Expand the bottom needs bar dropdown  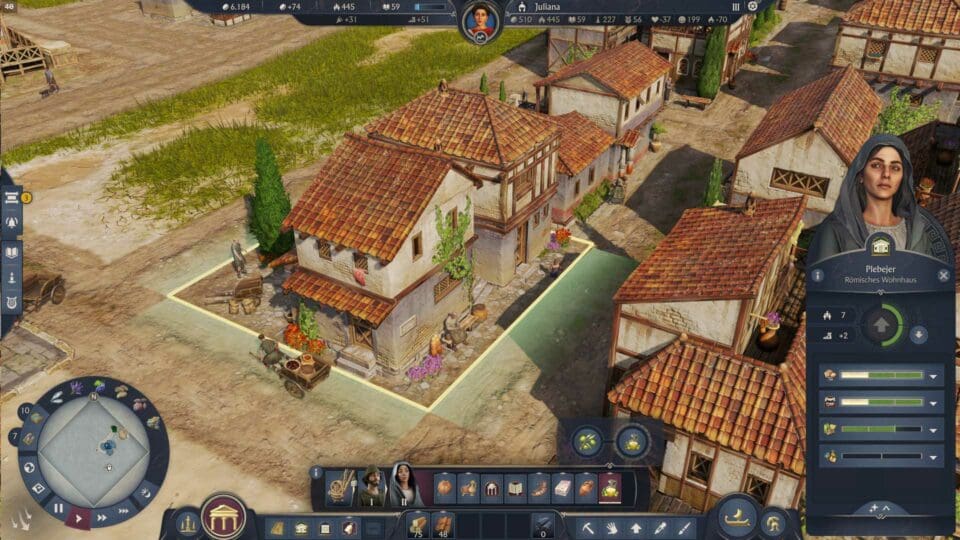(933, 456)
